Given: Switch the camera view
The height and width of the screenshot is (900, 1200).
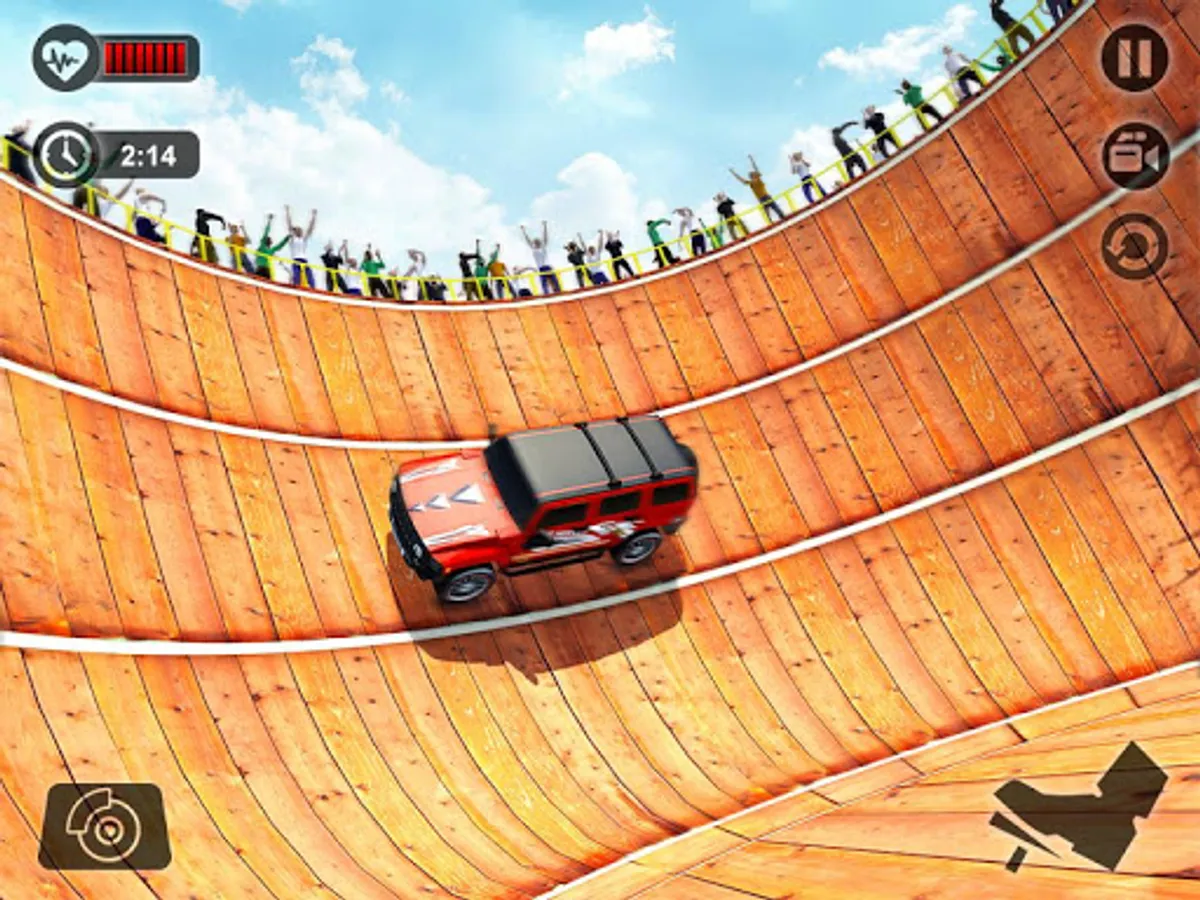Looking at the screenshot, I should [1135, 155].
